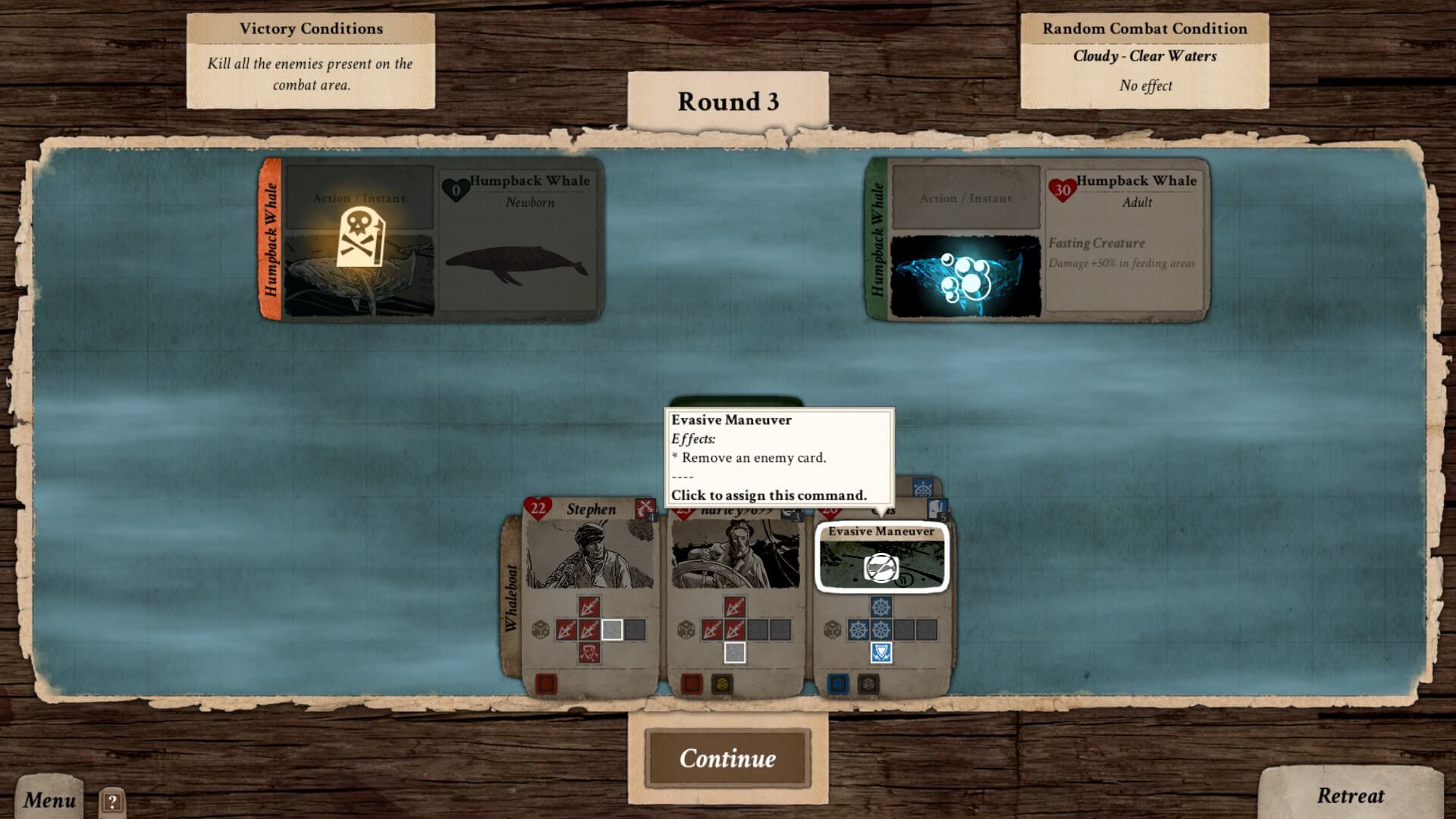
Task: Click the crossed-weapons class icon beside Stephen's name
Action: (645, 509)
